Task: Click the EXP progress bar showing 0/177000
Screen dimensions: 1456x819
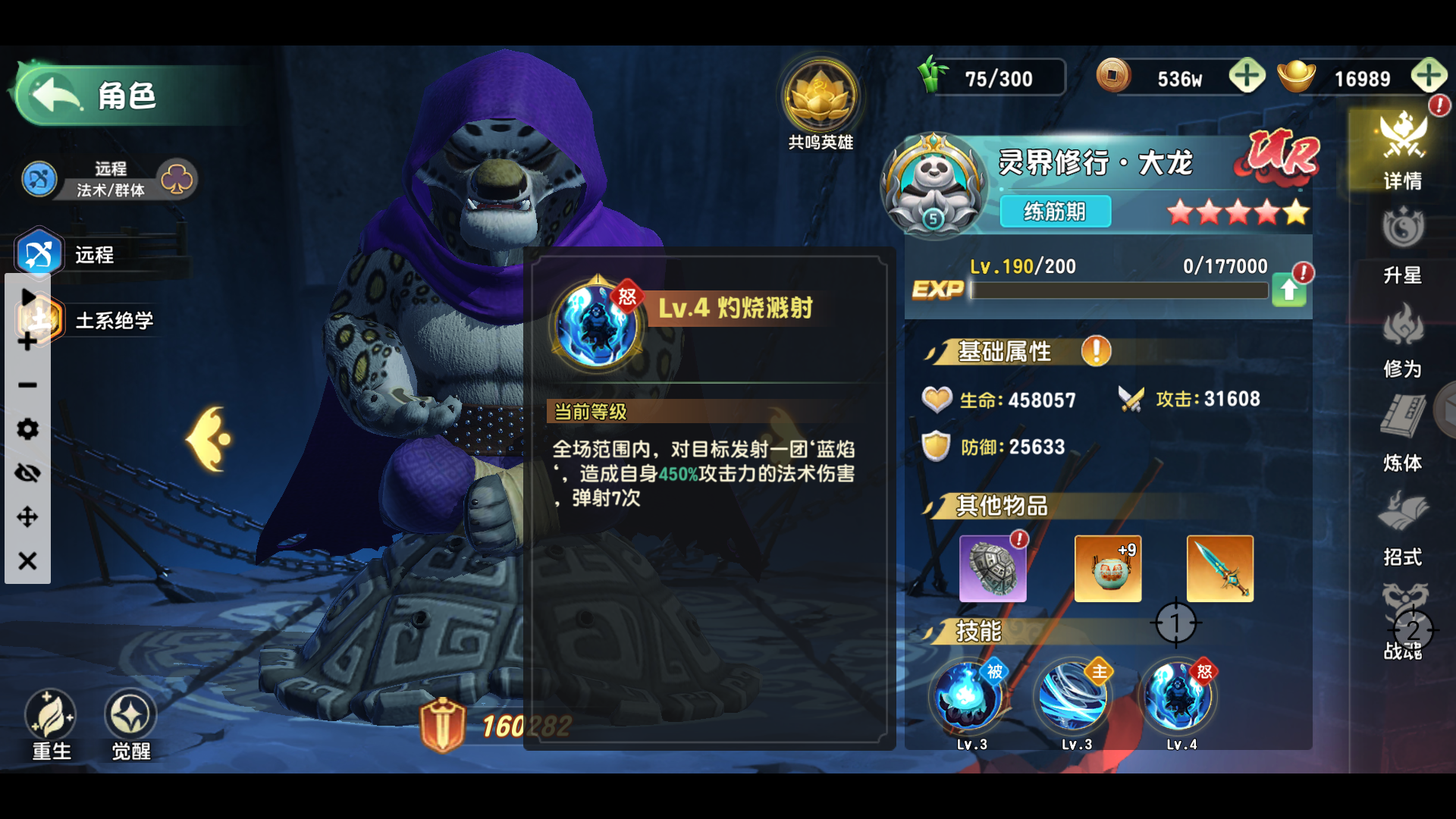Action: pos(1119,290)
